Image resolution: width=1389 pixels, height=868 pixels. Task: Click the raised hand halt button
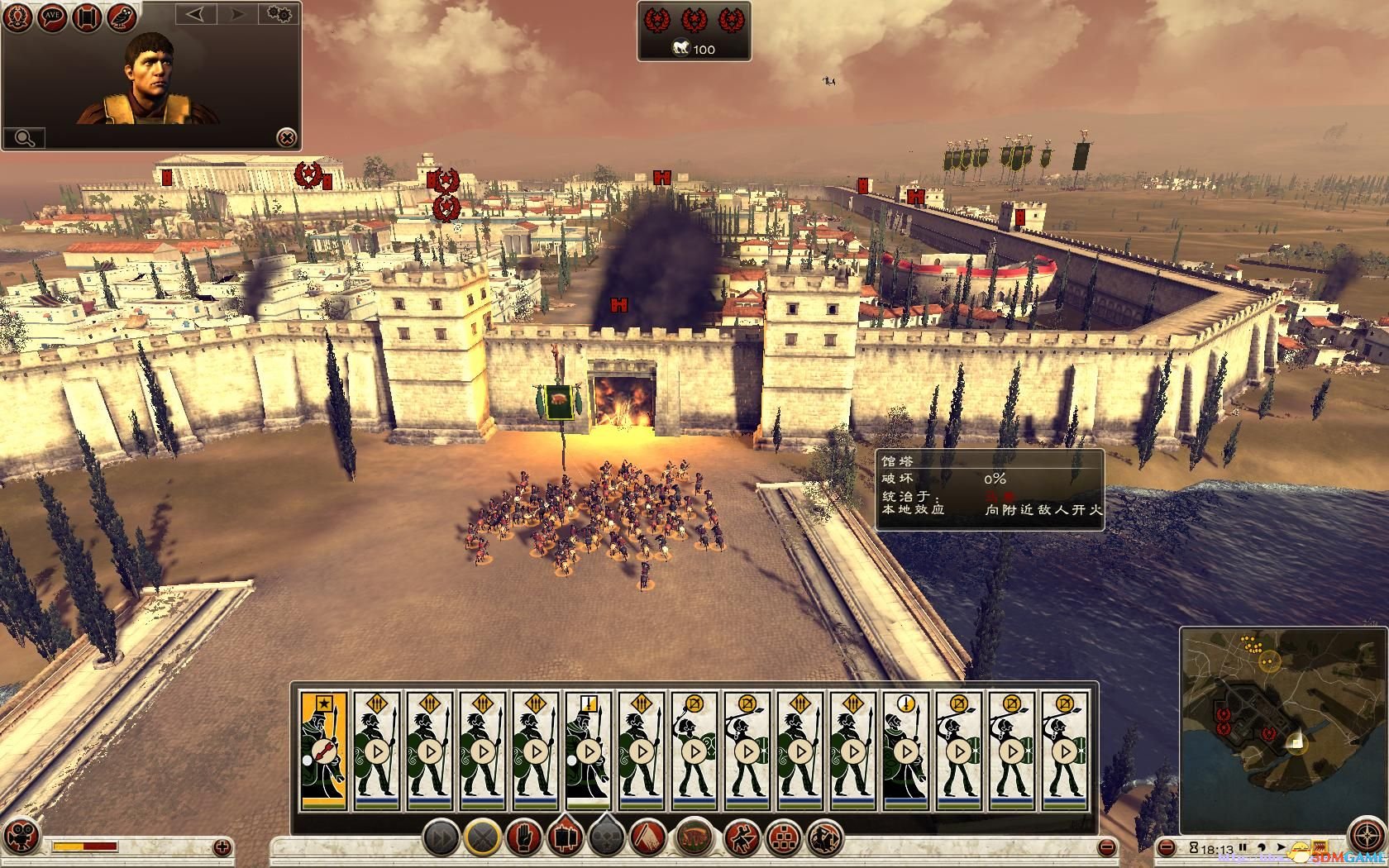(523, 838)
